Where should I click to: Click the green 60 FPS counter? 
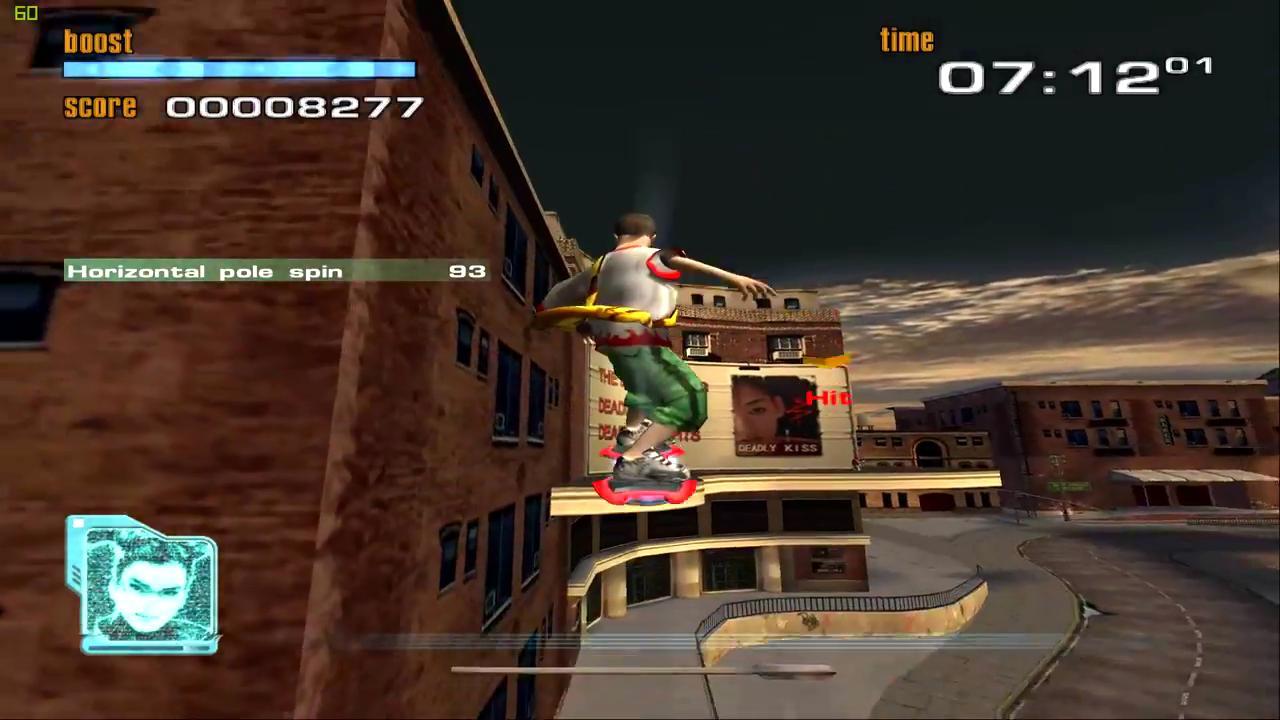coord(26,14)
